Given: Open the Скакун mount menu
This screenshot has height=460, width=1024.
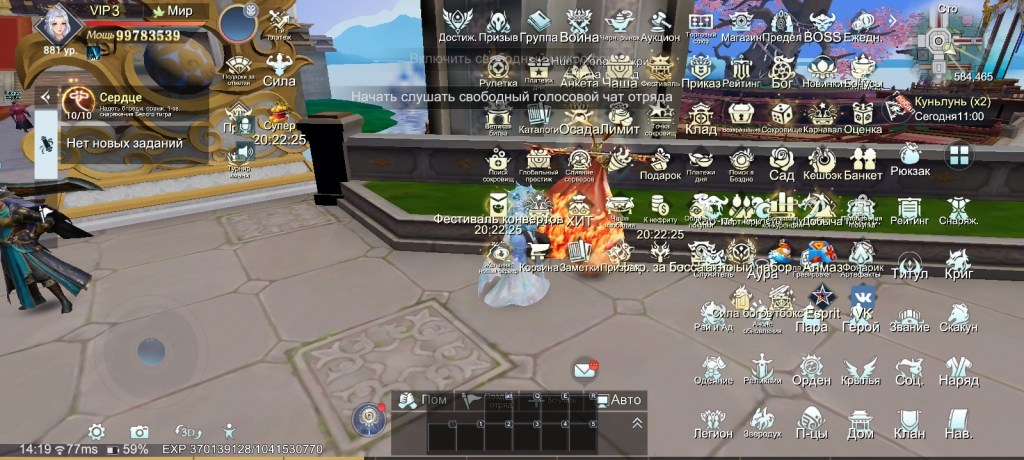Looking at the screenshot, I should (958, 315).
